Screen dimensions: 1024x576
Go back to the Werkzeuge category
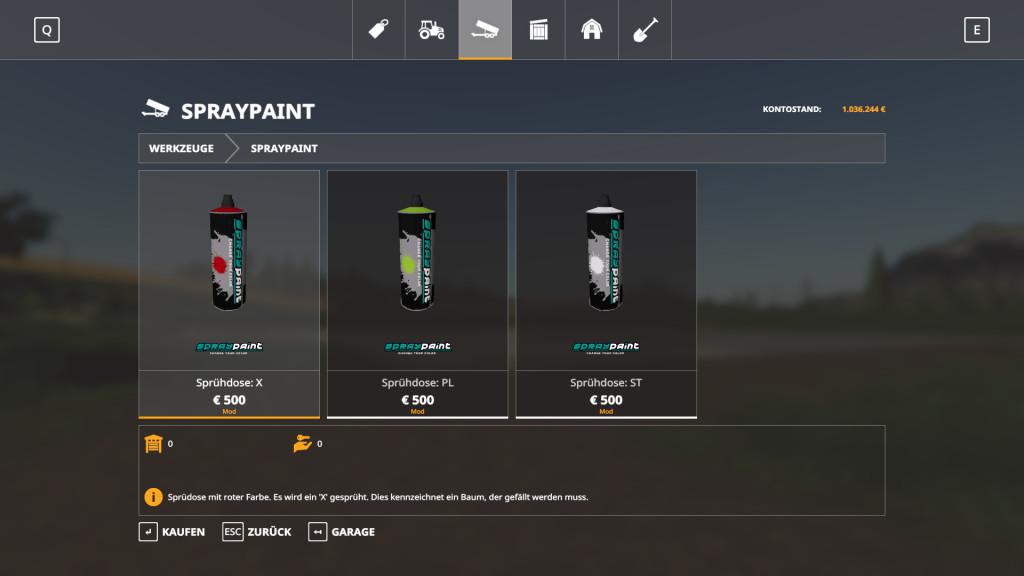click(x=181, y=148)
